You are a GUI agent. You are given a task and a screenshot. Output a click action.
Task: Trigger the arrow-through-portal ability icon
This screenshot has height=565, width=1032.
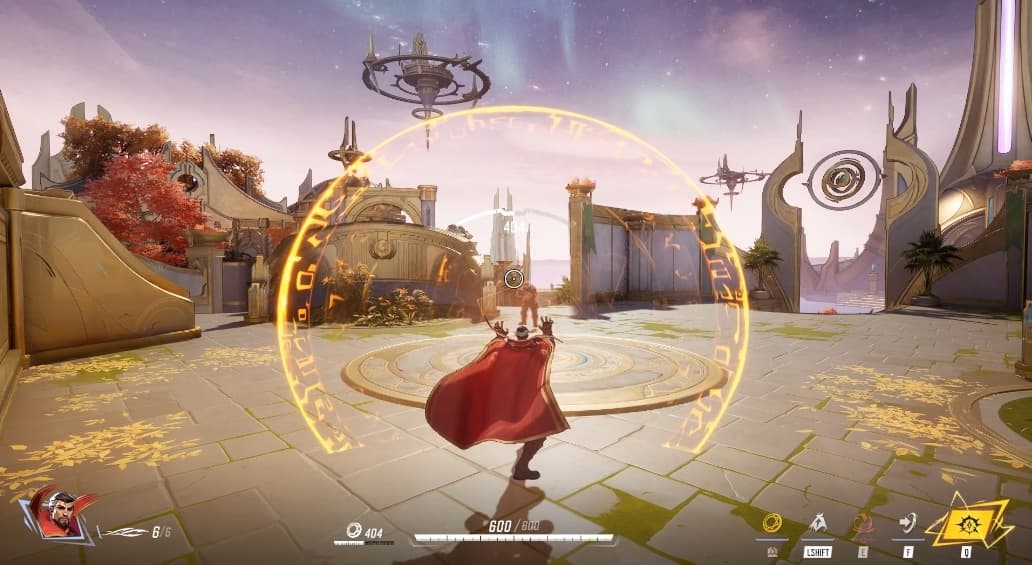pos(908,522)
